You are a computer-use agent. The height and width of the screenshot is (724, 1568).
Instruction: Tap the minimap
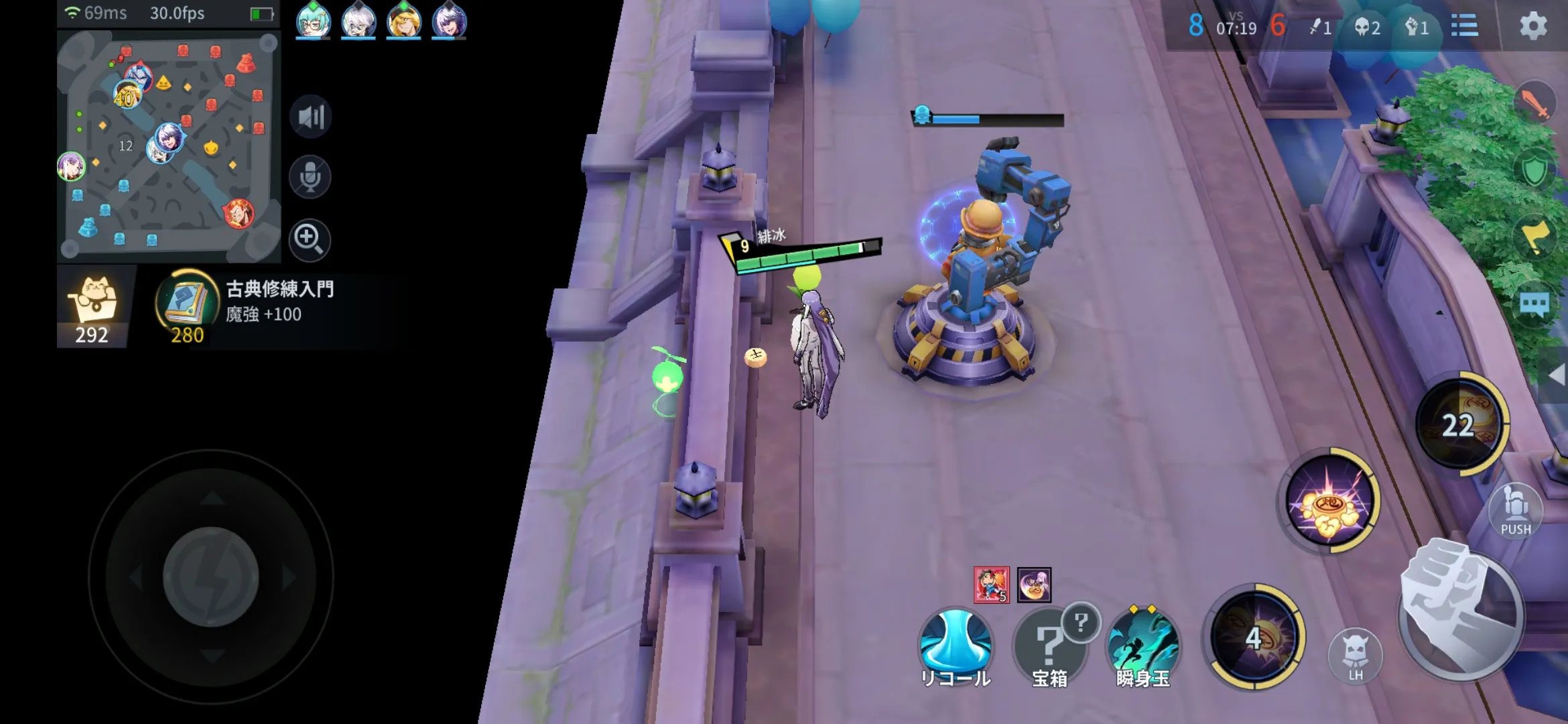click(168, 146)
